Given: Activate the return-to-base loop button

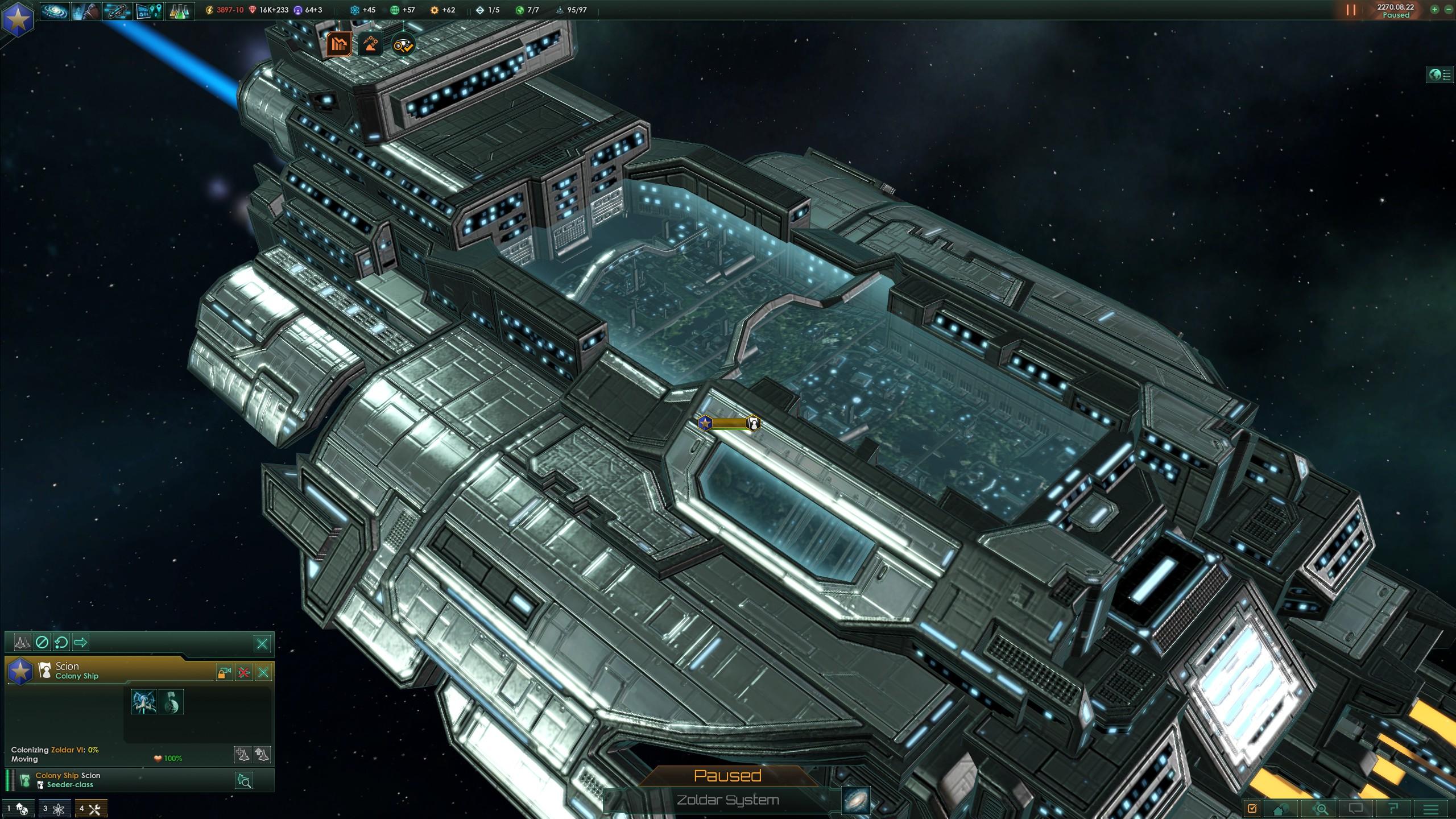Looking at the screenshot, I should [x=61, y=643].
